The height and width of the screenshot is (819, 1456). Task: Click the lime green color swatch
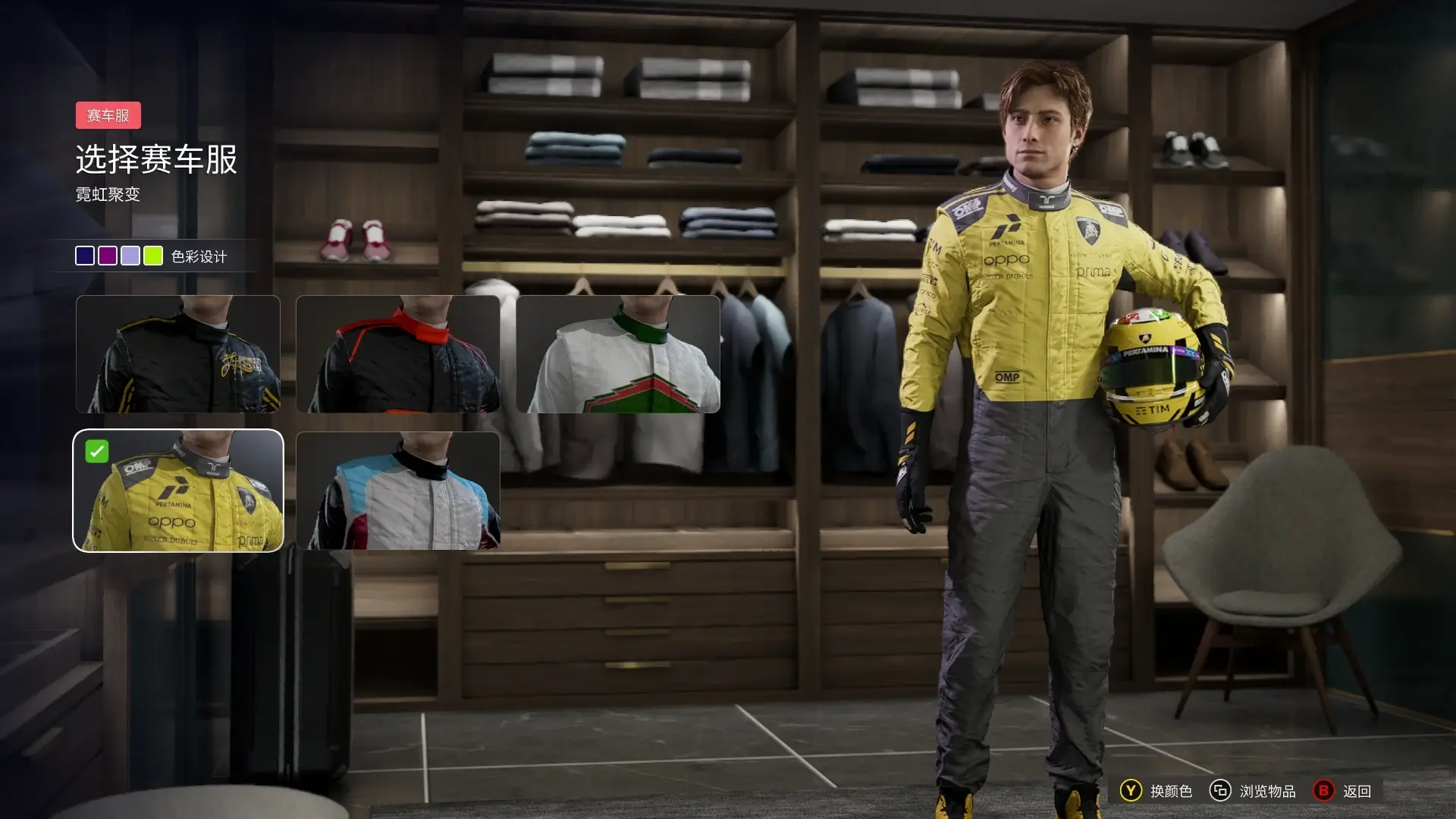153,256
